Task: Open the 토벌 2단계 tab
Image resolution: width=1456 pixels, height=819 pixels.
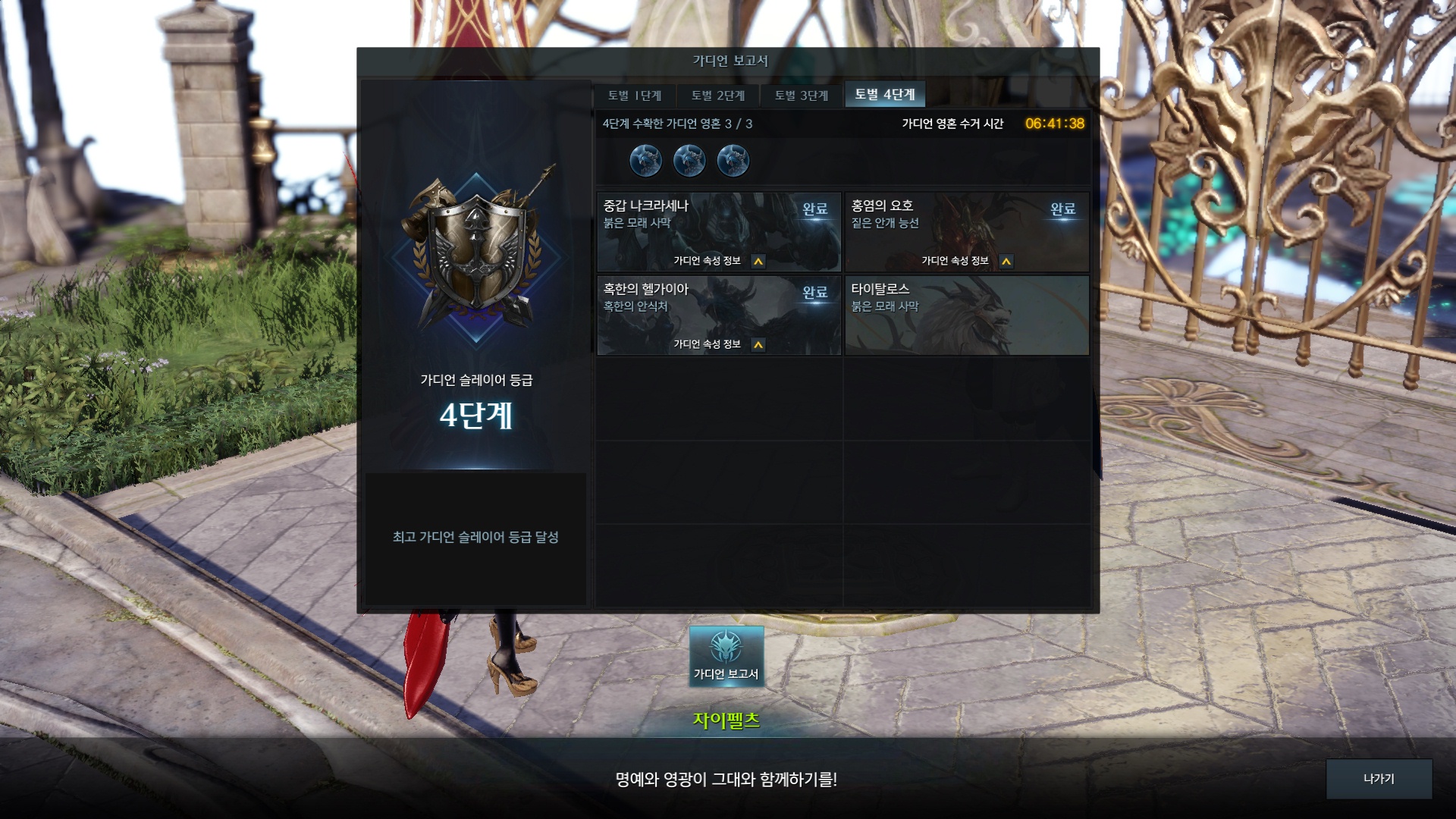Action: (718, 96)
